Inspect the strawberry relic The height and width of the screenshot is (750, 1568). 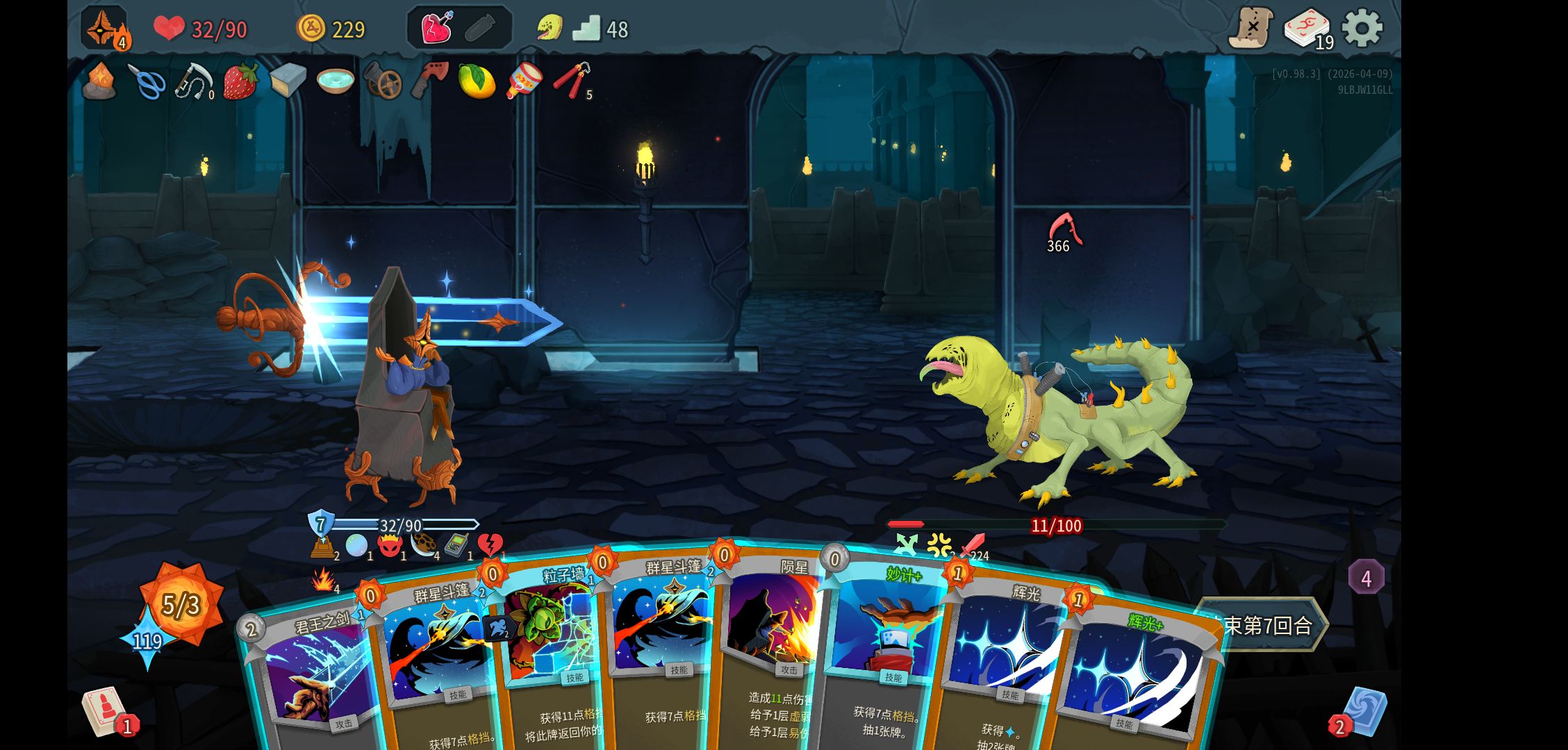(240, 81)
